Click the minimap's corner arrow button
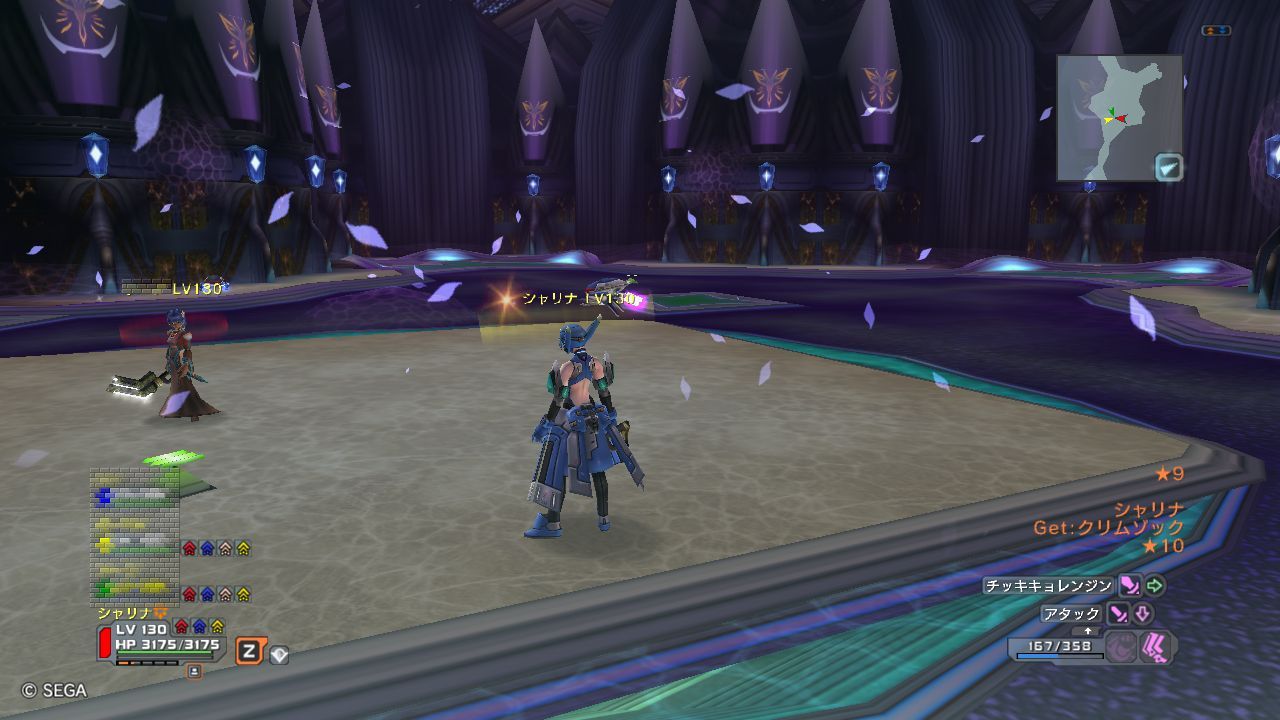Screen dimensions: 1280x720 tap(1169, 166)
